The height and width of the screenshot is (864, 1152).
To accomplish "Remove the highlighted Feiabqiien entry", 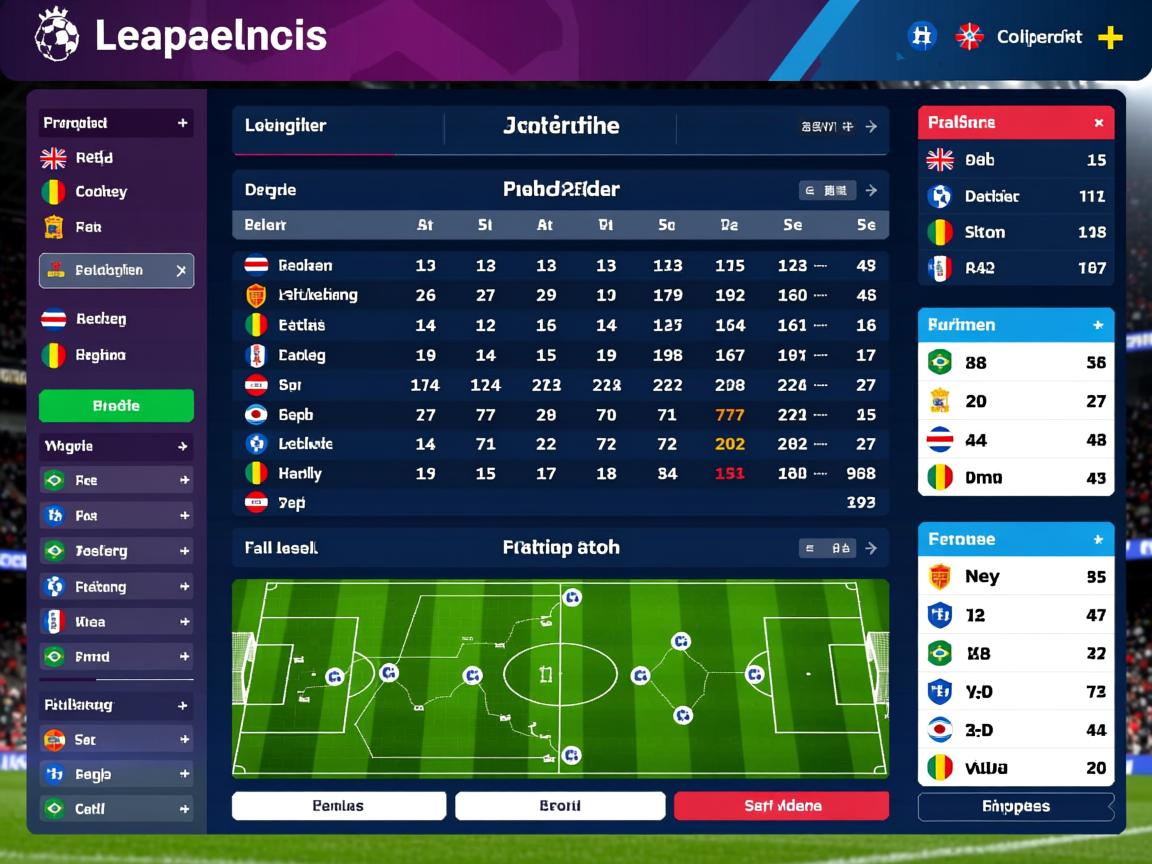I will click(x=181, y=271).
